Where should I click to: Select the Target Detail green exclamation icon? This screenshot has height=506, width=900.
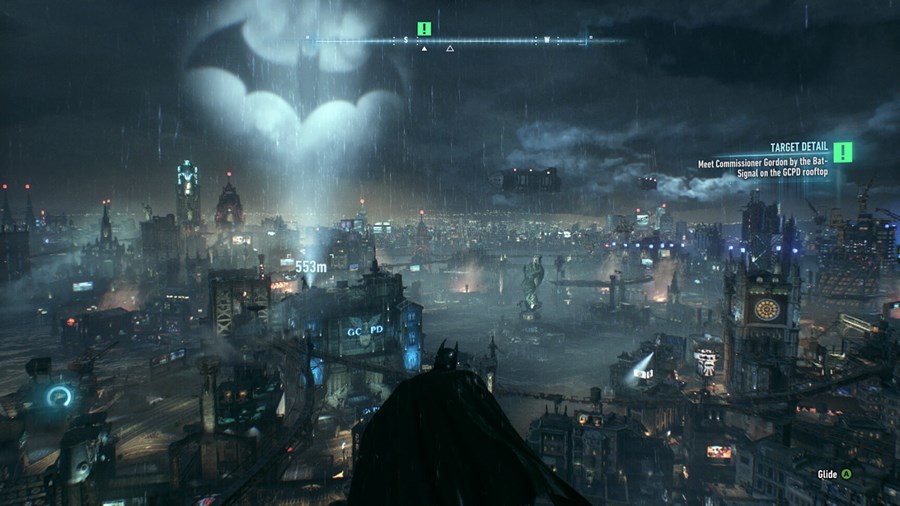843,151
